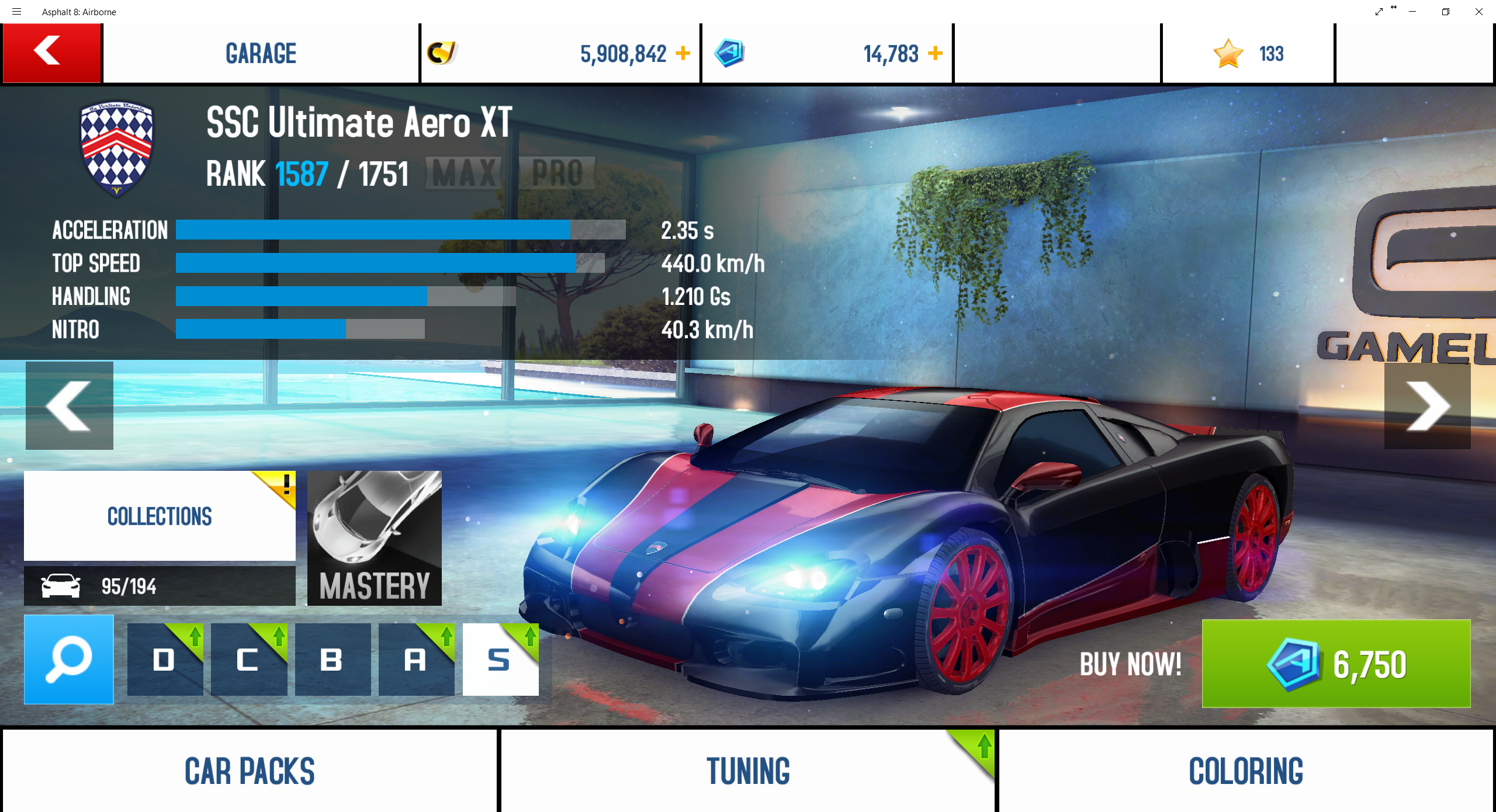The image size is (1496, 812).
Task: Switch to class D cars
Action: (x=165, y=659)
